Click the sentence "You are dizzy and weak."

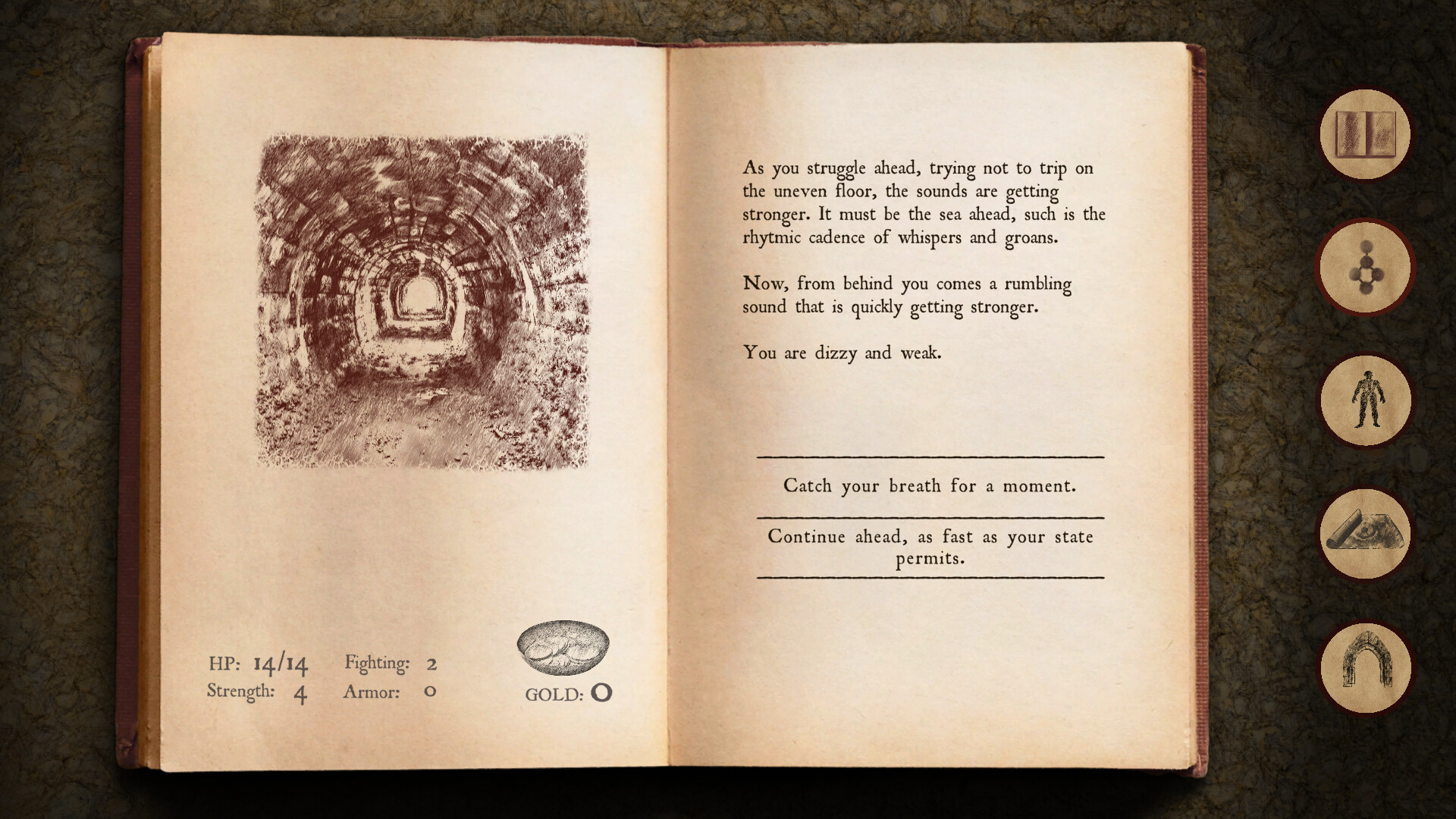tap(842, 353)
